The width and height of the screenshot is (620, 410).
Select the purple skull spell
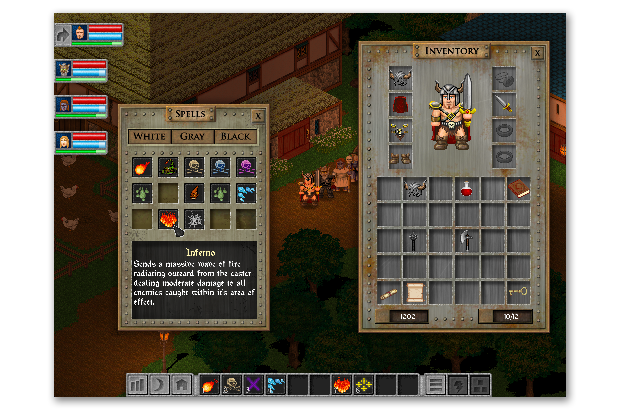245,165
